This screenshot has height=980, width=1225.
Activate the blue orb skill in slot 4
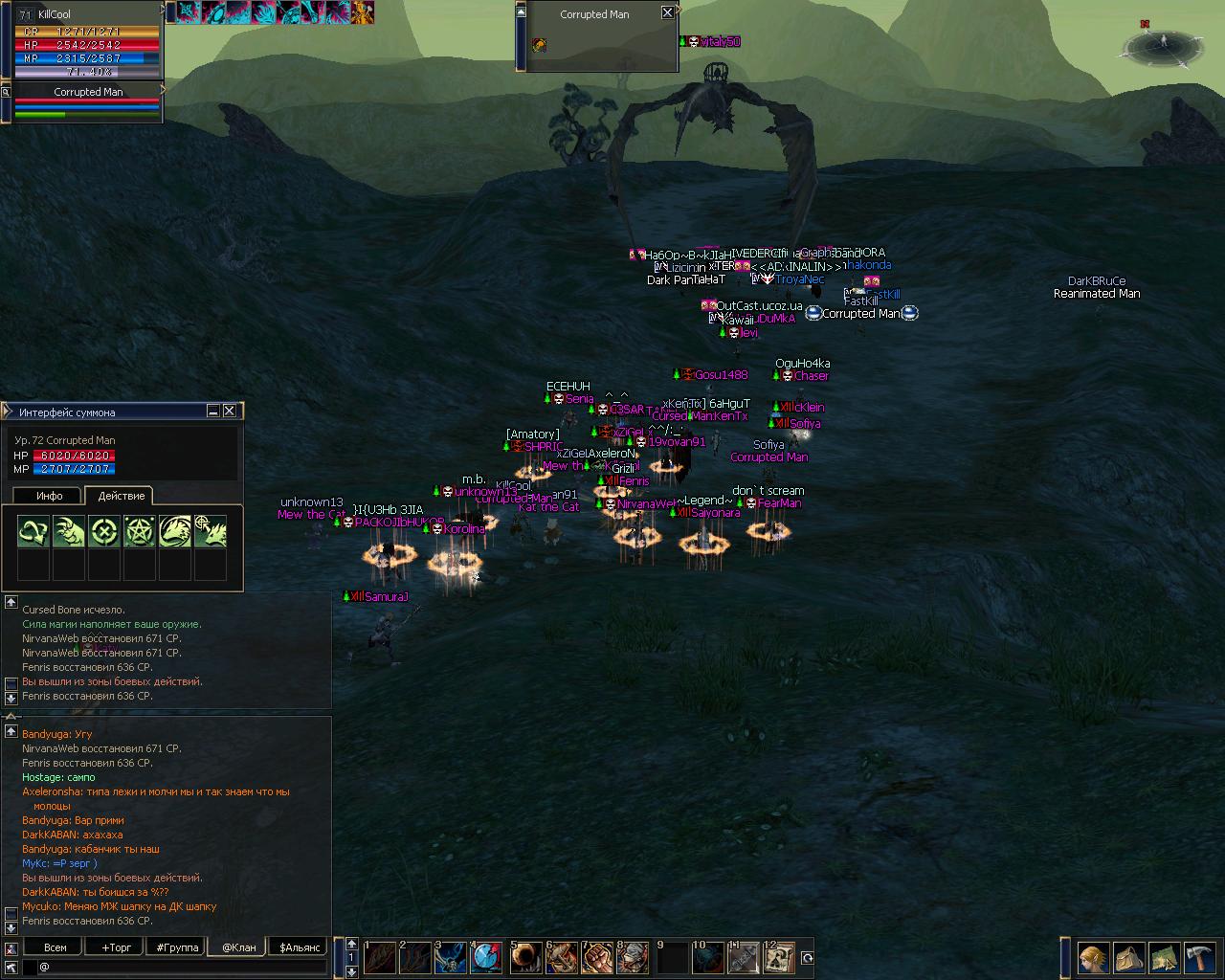tap(487, 958)
